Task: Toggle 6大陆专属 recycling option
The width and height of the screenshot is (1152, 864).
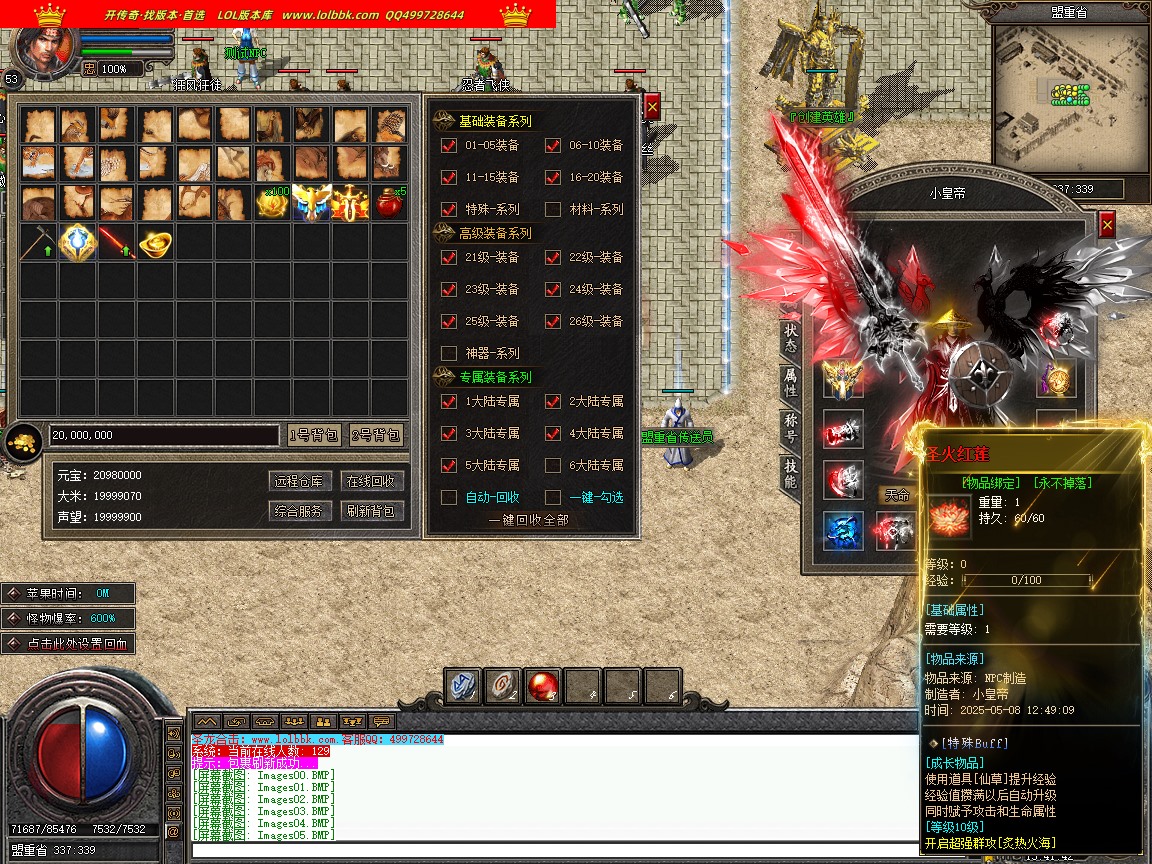Action: (553, 465)
